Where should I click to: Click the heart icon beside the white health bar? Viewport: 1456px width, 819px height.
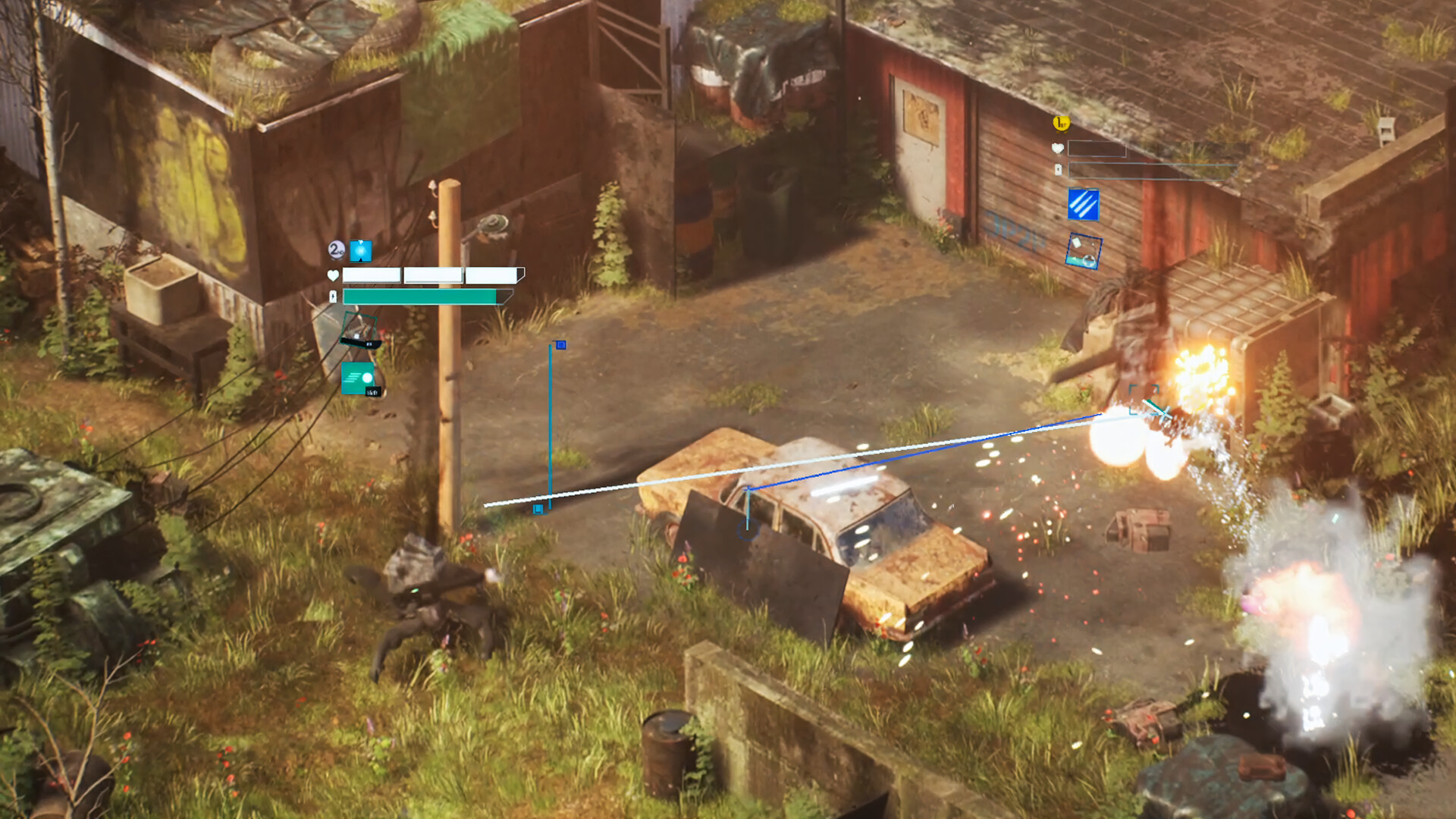click(333, 275)
